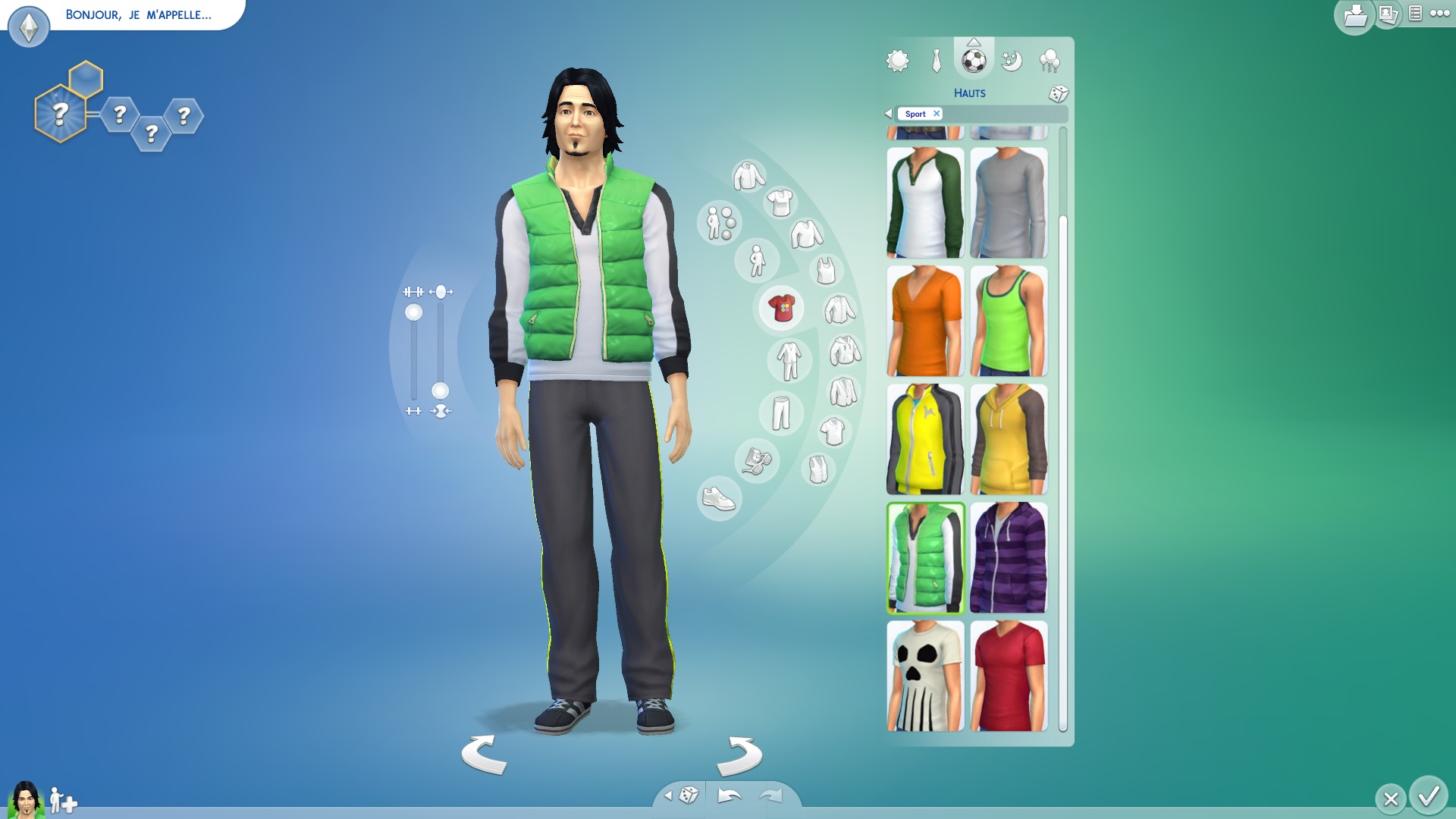The image size is (1456, 819).
Task: Remove the Sport filter with its X
Action: (937, 114)
